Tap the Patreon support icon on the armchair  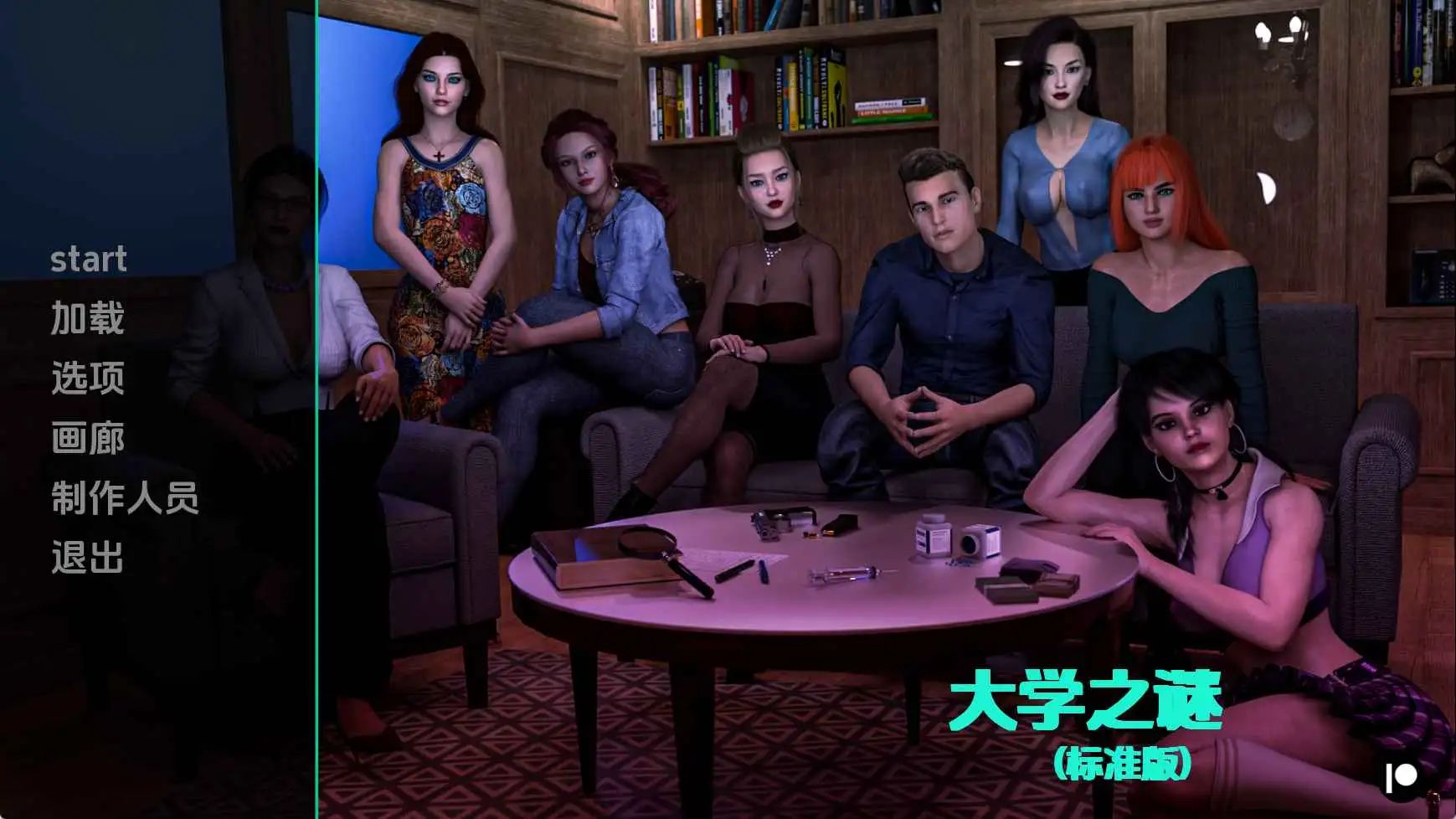1401,775
